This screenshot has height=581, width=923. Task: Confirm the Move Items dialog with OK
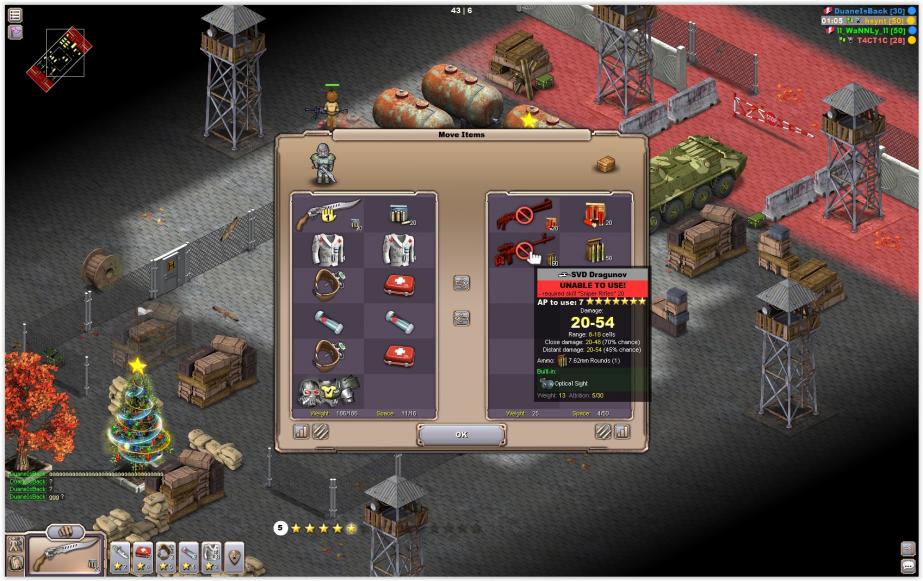pos(461,435)
